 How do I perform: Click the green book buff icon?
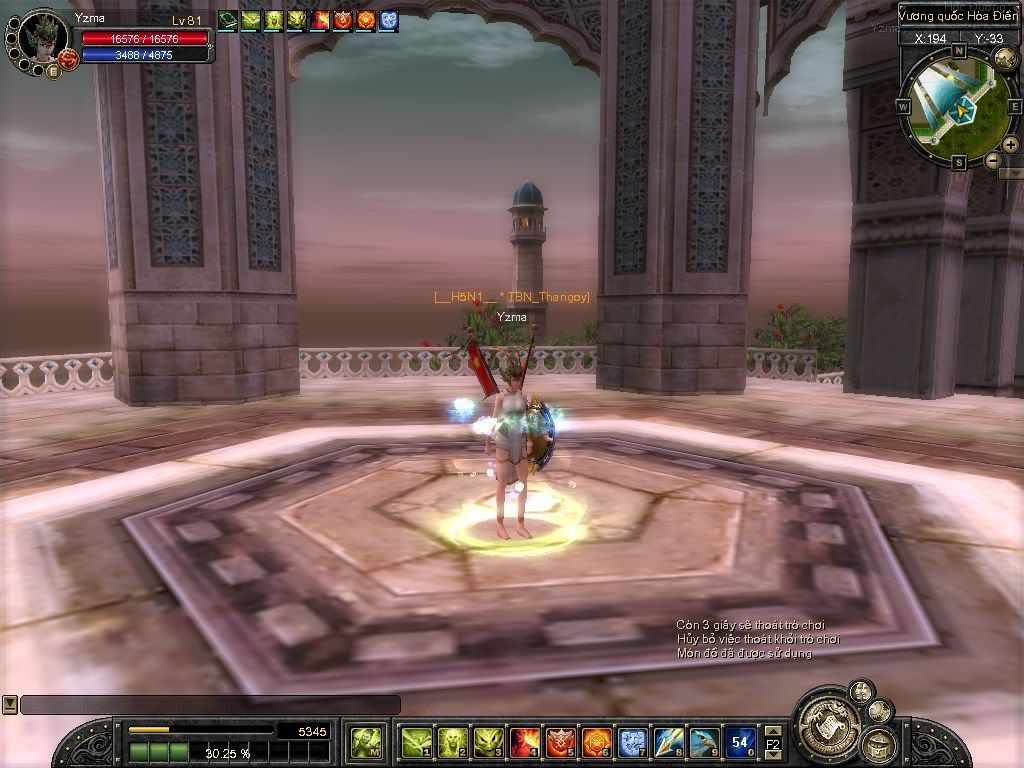click(227, 19)
